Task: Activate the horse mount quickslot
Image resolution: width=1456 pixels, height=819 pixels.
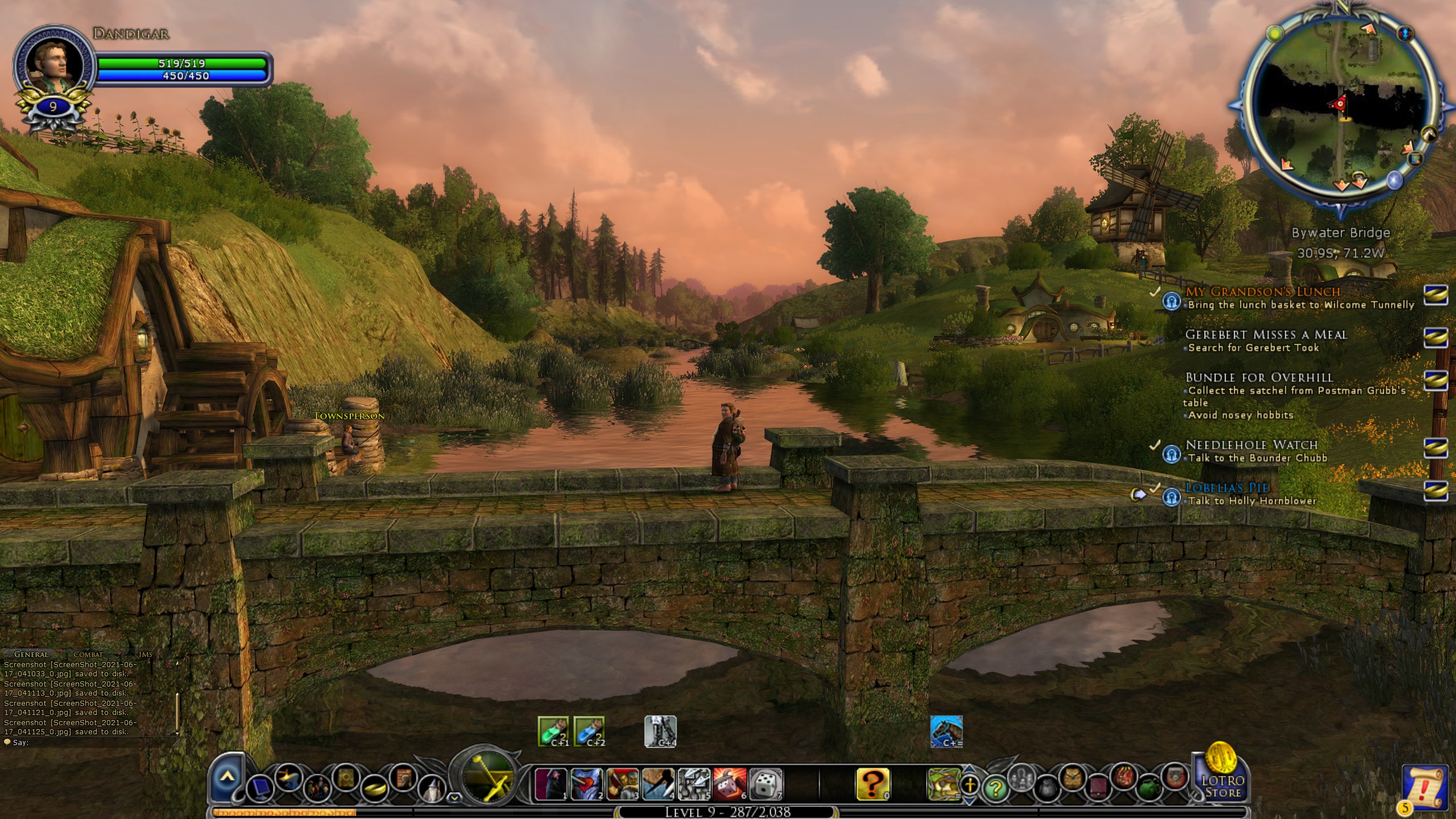Action: (946, 731)
